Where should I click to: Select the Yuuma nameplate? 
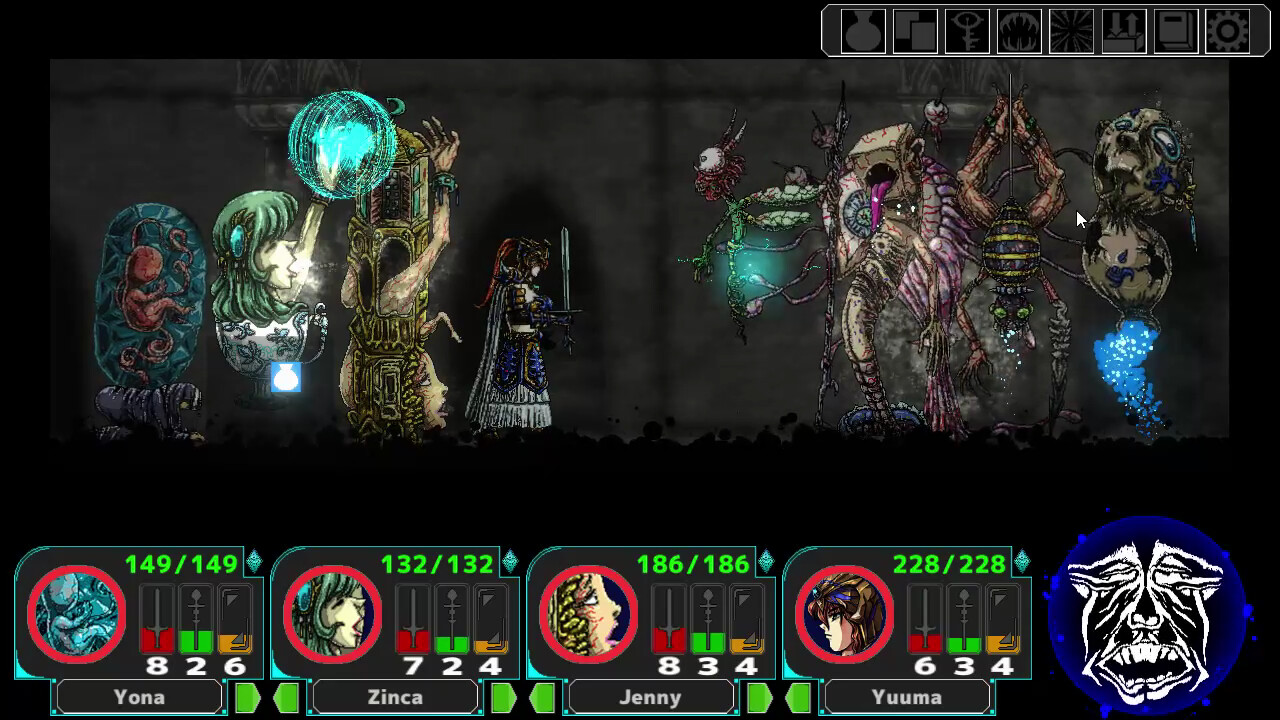pos(907,696)
